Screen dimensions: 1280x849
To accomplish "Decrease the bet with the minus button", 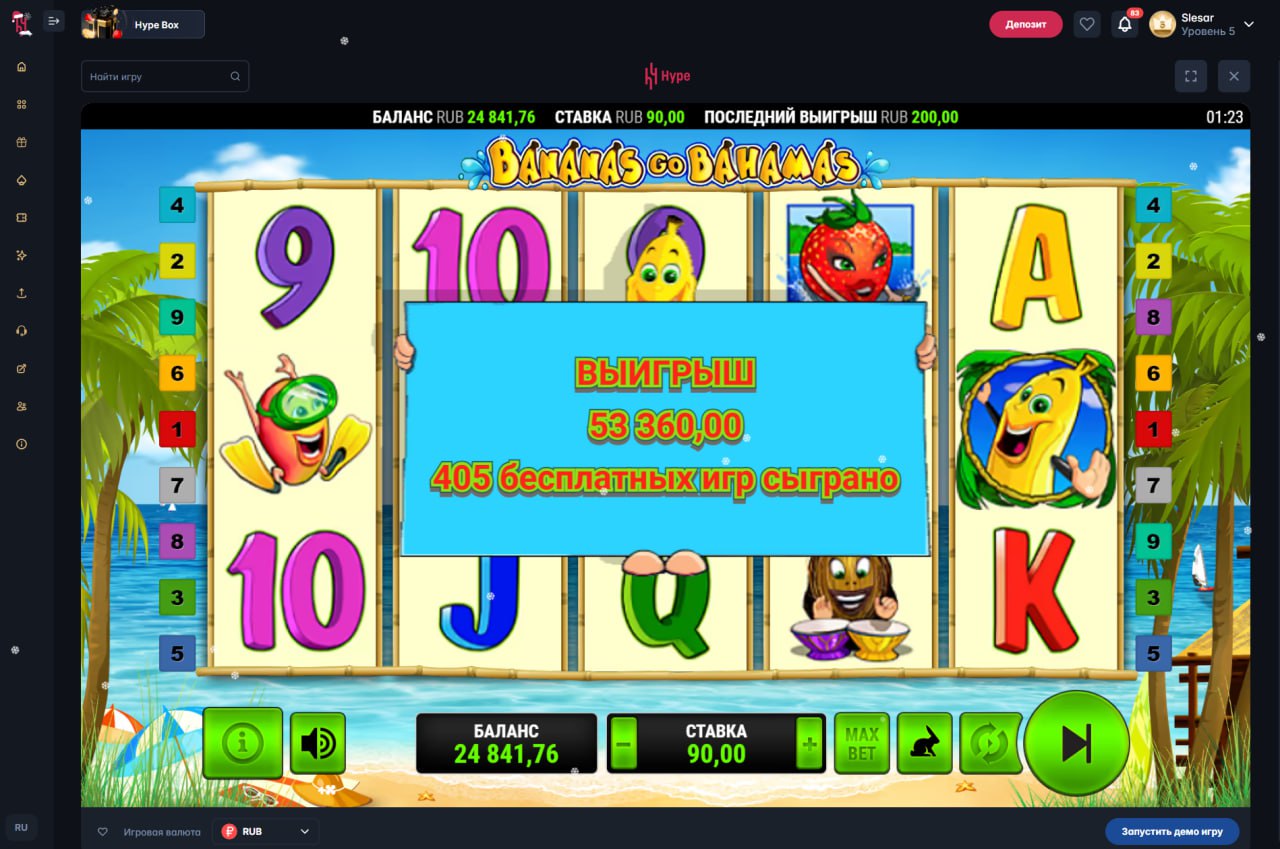I will (624, 744).
